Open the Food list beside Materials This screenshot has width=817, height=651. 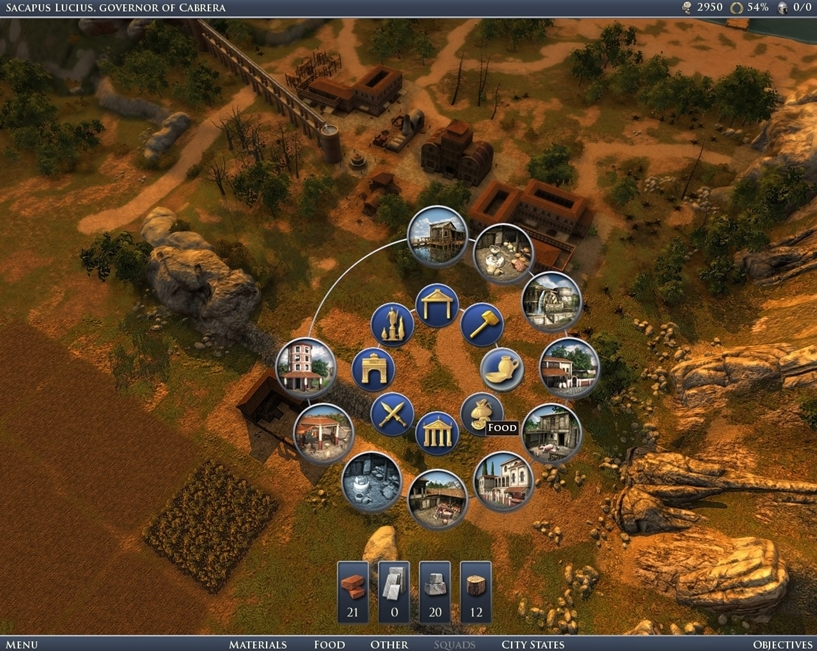click(x=329, y=644)
